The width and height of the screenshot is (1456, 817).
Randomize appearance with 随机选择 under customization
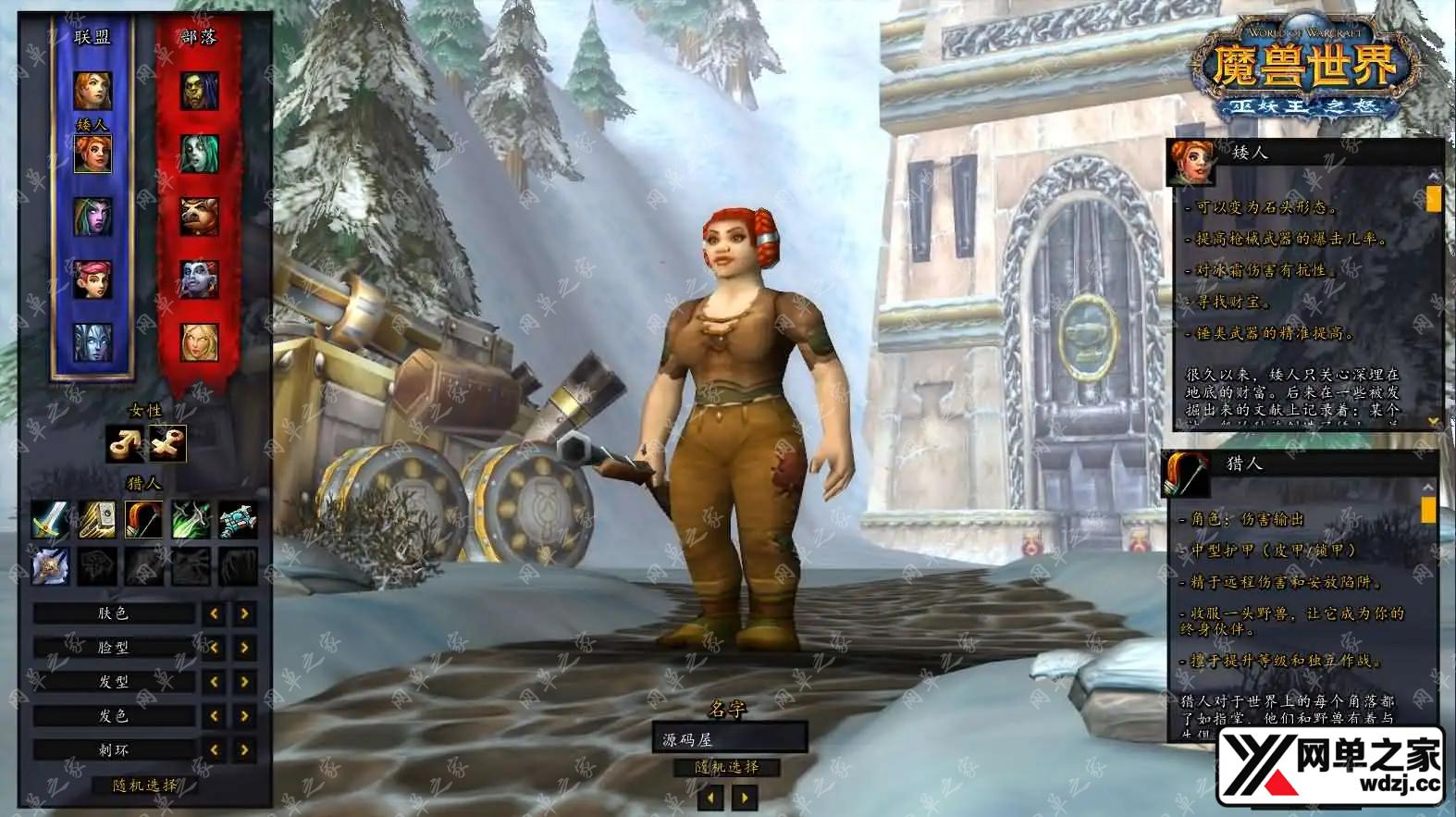point(145,786)
